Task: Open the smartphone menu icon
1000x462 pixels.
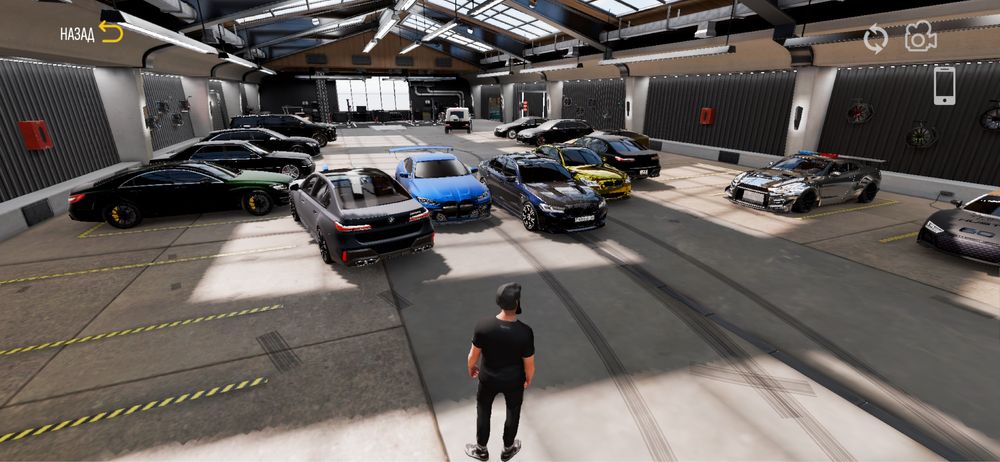Action: [x=944, y=85]
